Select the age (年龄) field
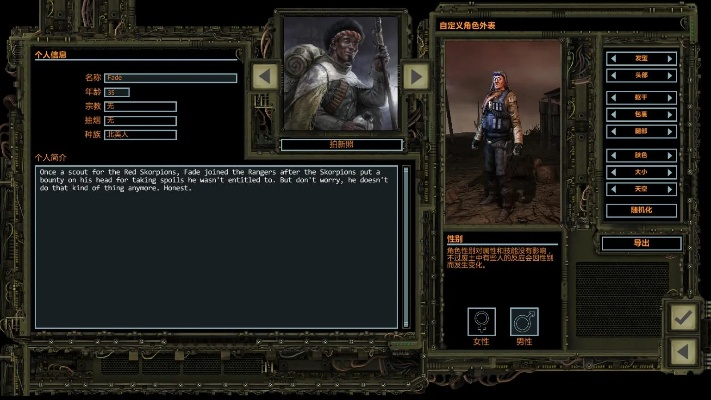The width and height of the screenshot is (711, 400). point(117,92)
